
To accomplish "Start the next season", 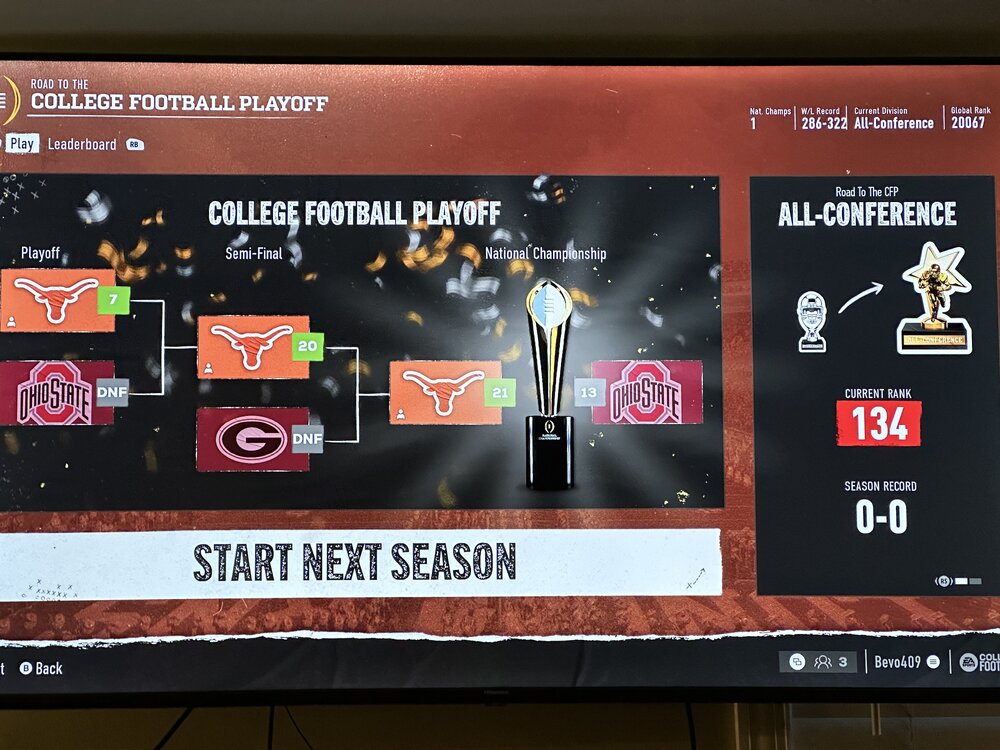I will (x=355, y=562).
